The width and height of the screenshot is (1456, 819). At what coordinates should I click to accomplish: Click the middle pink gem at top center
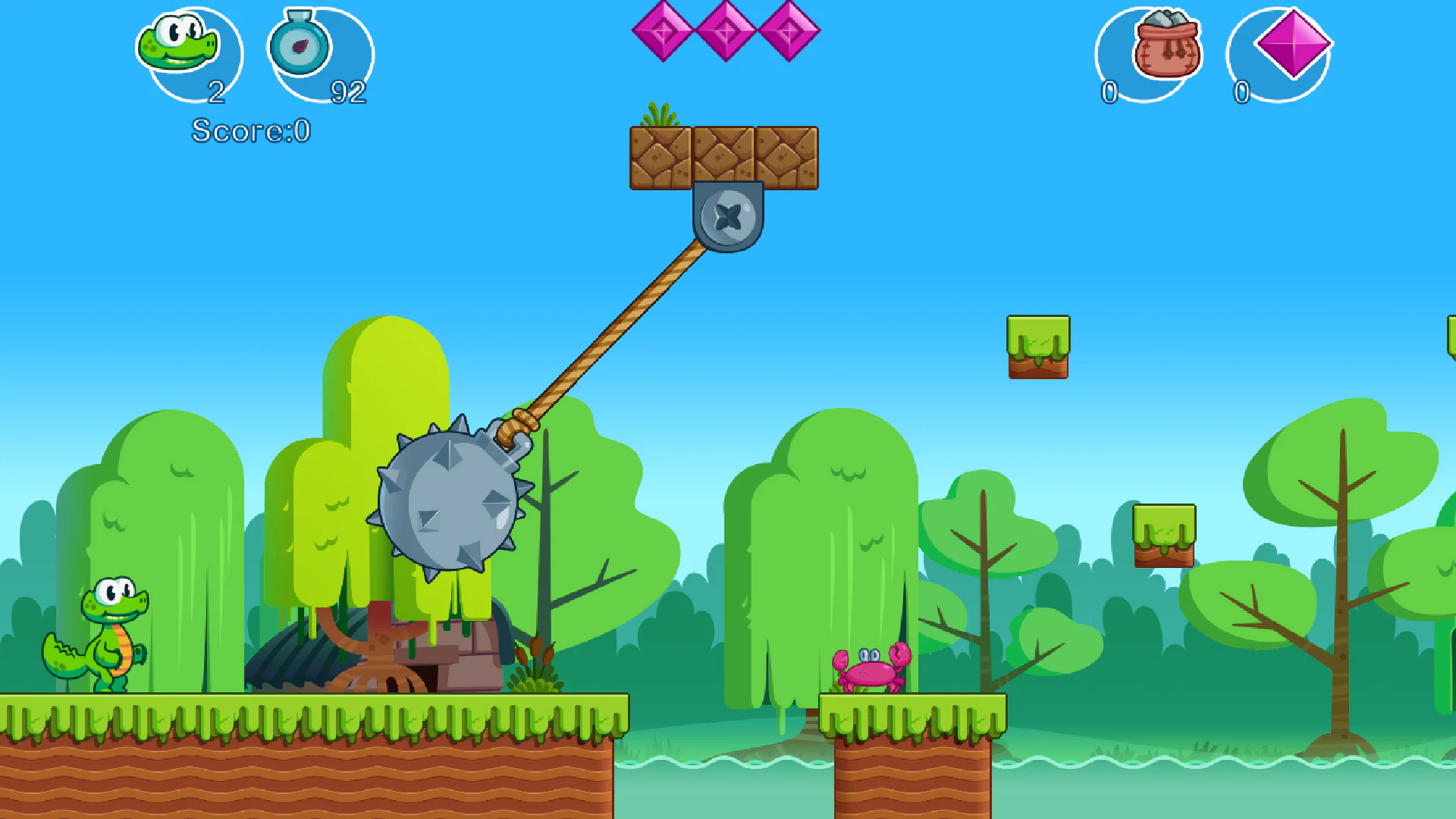point(726,32)
